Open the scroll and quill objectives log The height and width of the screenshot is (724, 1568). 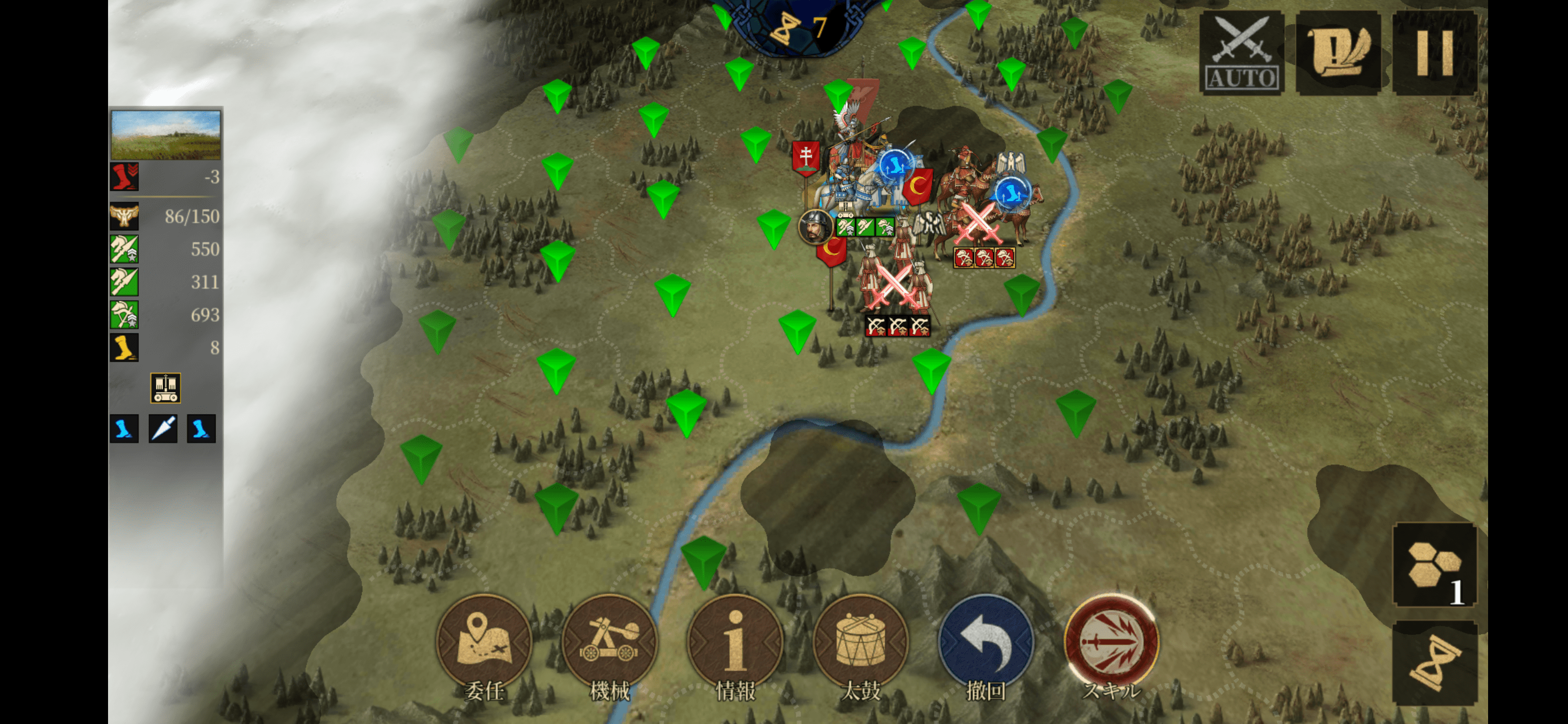[x=1338, y=54]
